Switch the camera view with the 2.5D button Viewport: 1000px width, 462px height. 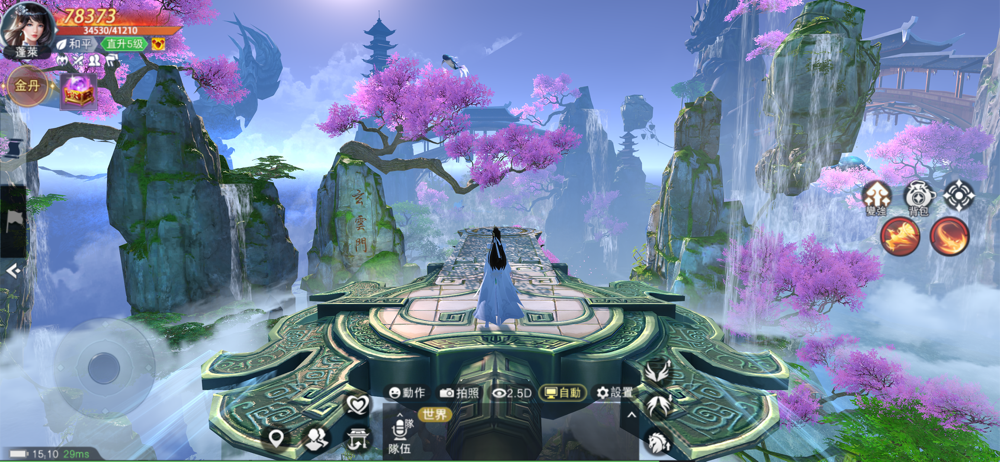511,393
